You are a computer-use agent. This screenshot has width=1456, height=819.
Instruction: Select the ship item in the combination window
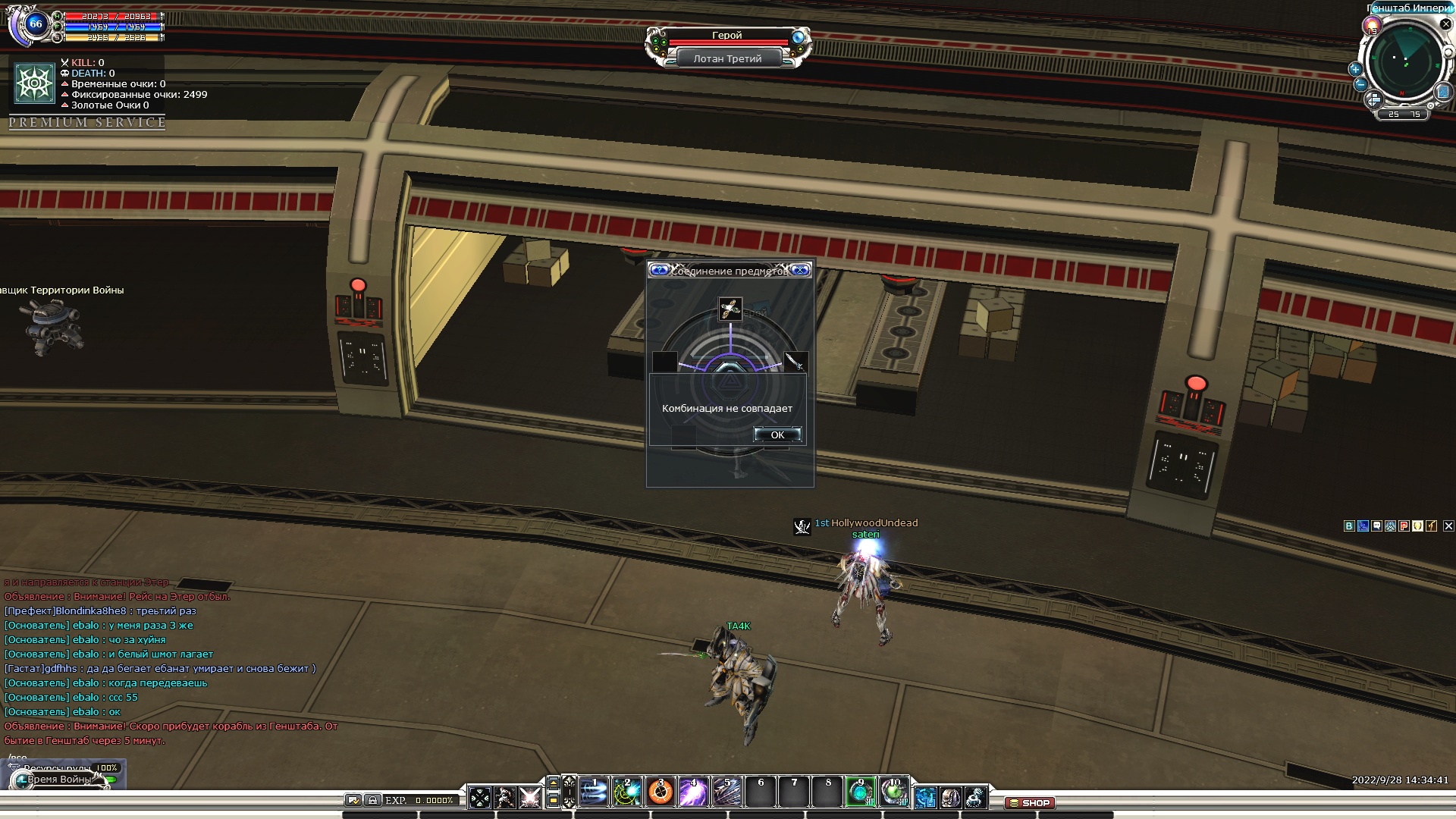point(730,309)
